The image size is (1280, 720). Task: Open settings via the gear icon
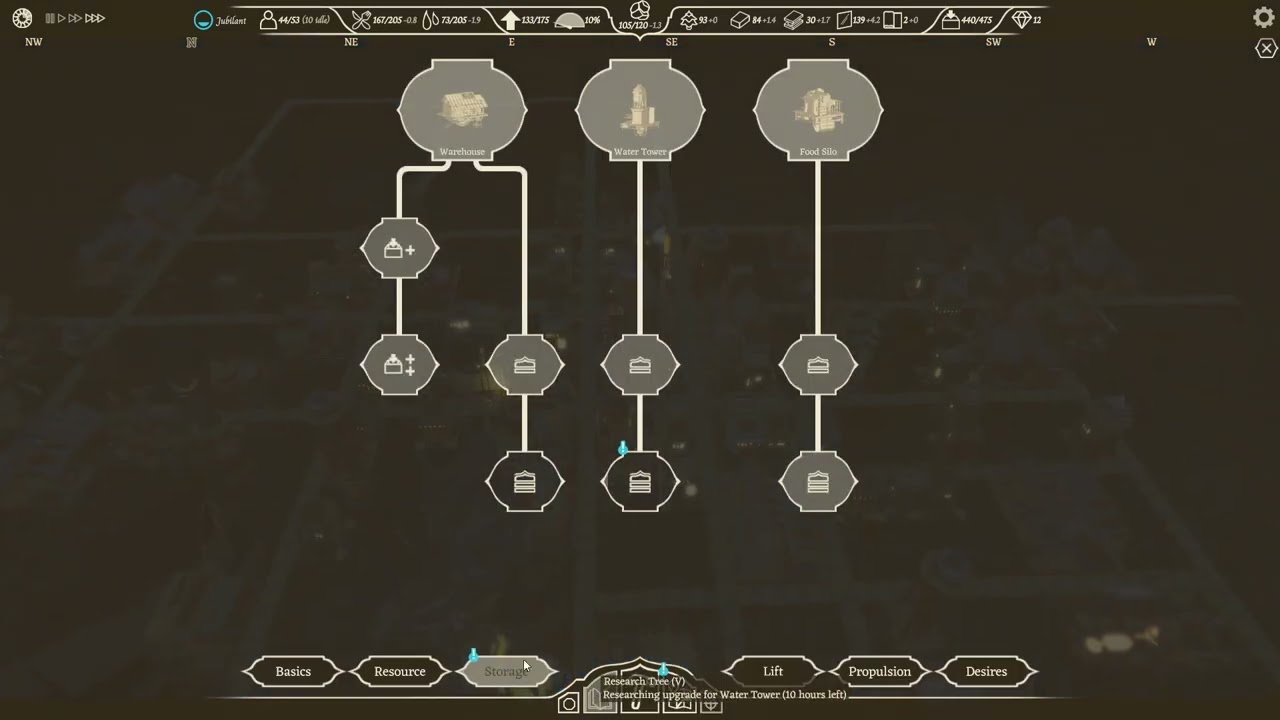(x=1264, y=18)
